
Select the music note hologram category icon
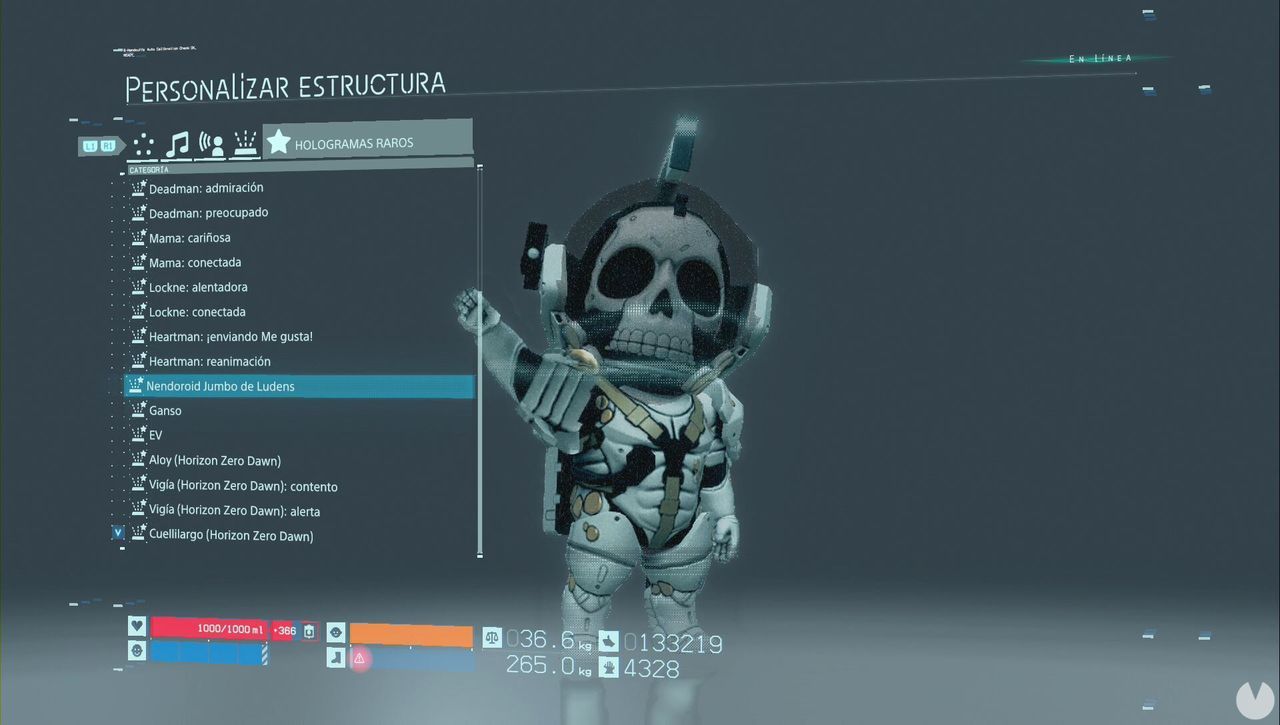point(178,143)
